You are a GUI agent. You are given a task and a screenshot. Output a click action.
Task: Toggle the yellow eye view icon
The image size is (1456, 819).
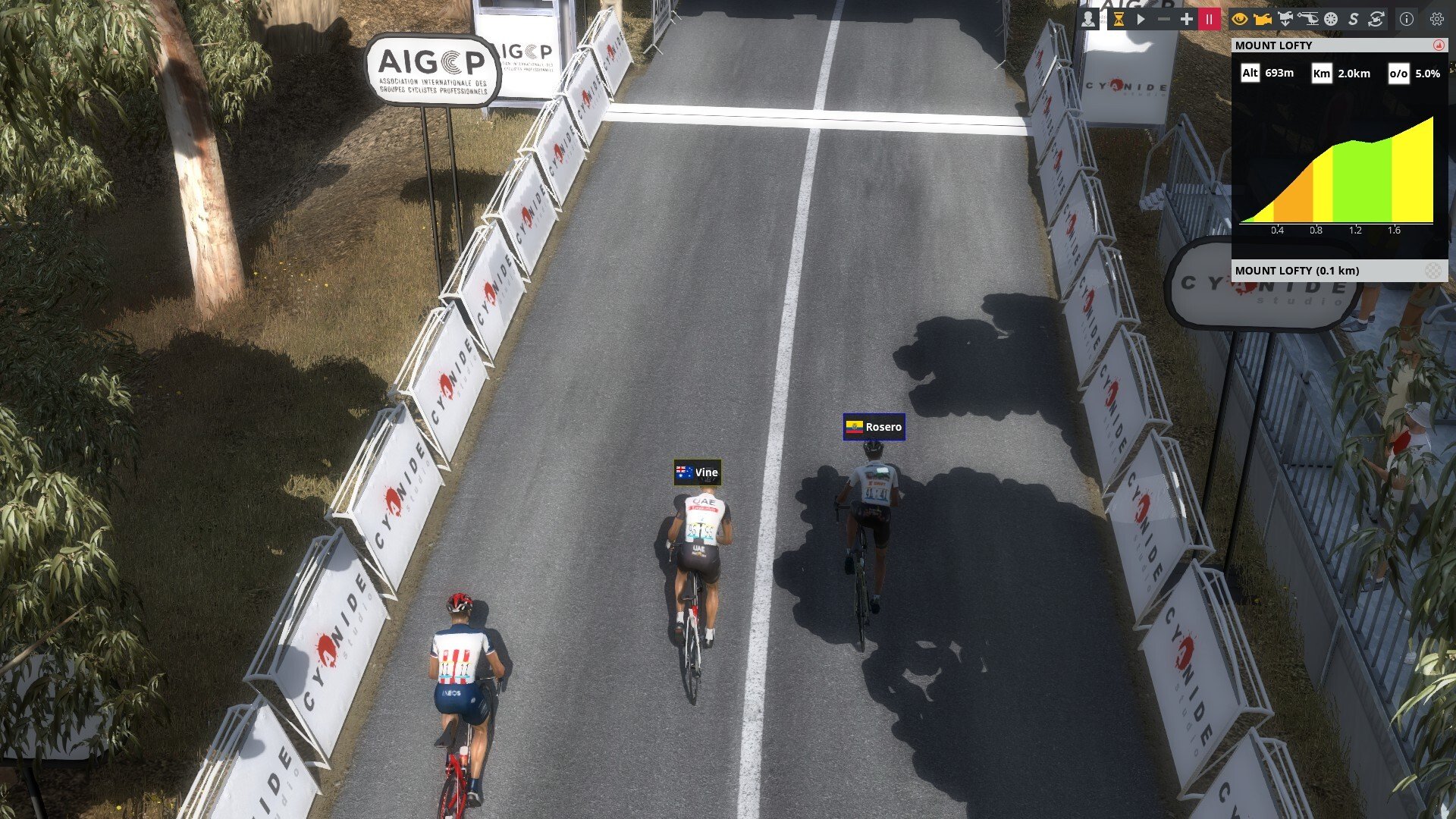coord(1240,19)
